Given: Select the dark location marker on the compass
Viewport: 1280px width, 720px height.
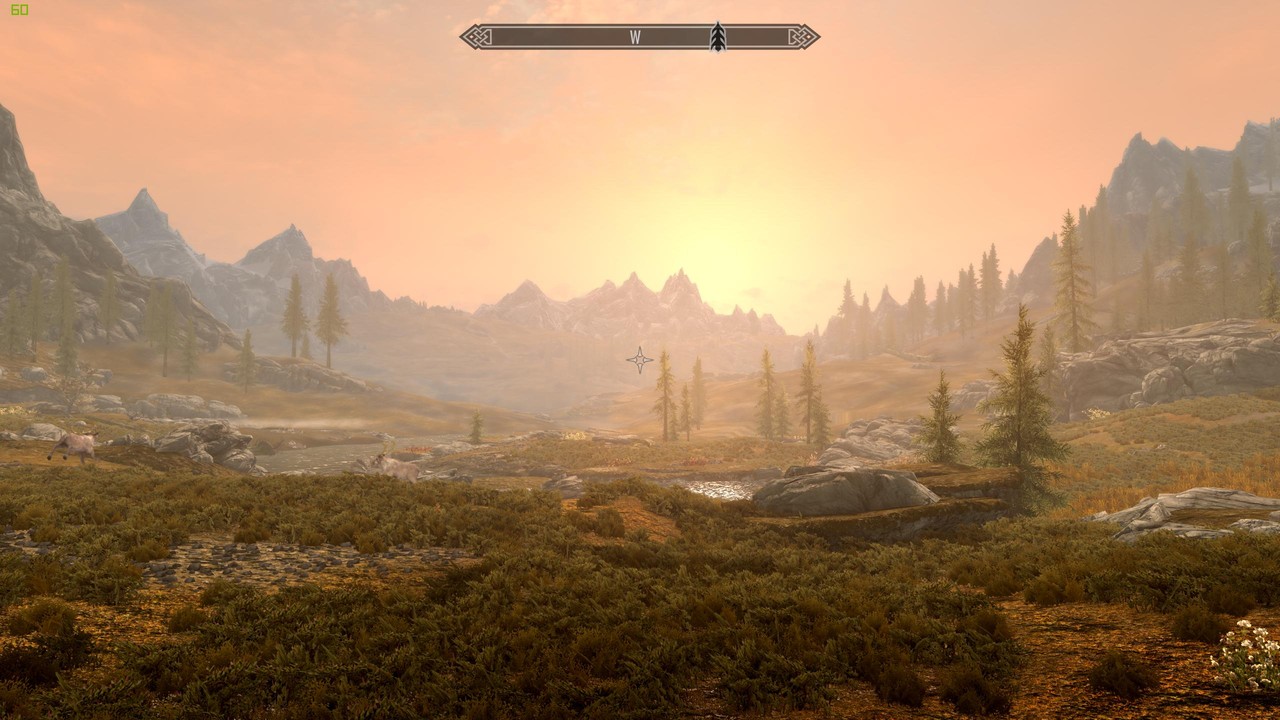Looking at the screenshot, I should 717,37.
